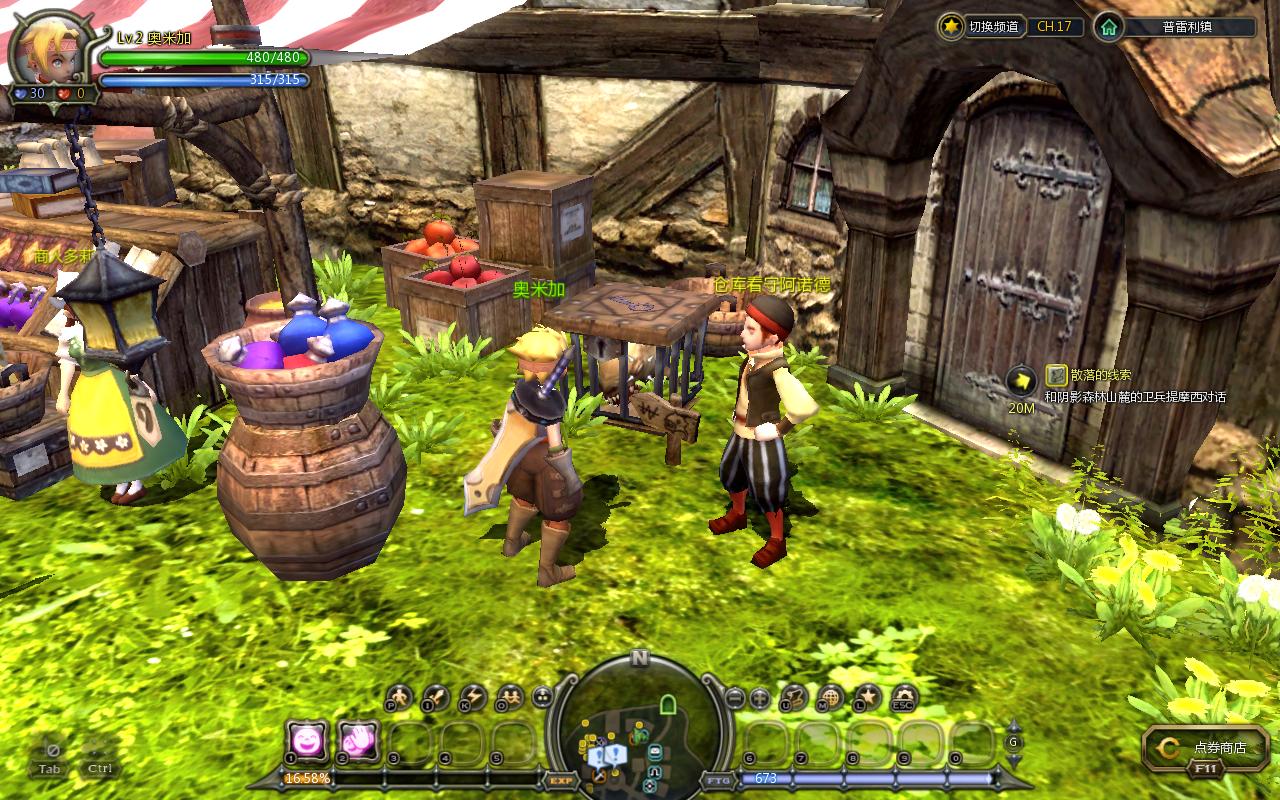Screen dimensions: 1280x800
Task: Use the pink waving hand skill slot
Action: [358, 741]
